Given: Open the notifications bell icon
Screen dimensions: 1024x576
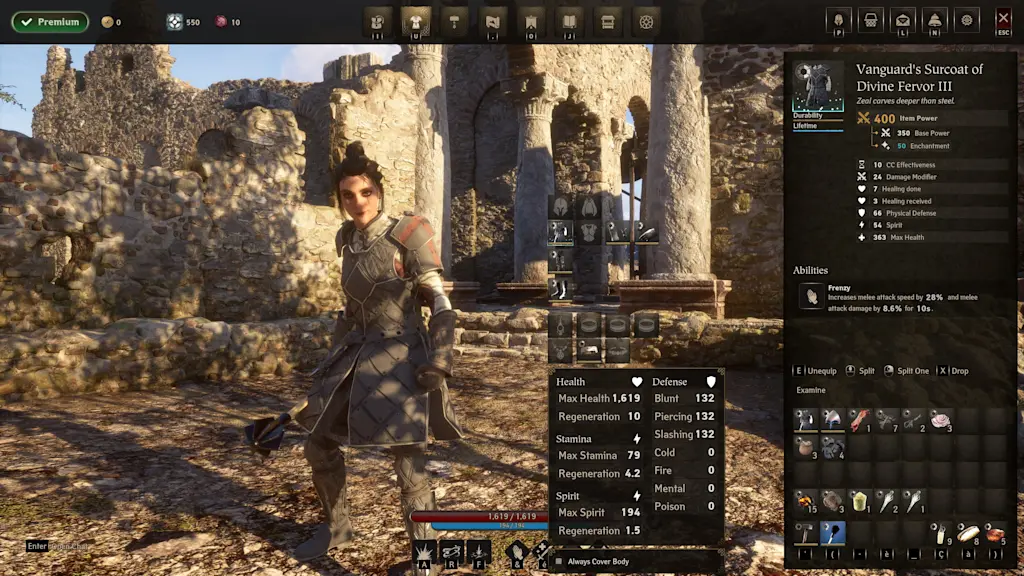Looking at the screenshot, I should coord(934,20).
